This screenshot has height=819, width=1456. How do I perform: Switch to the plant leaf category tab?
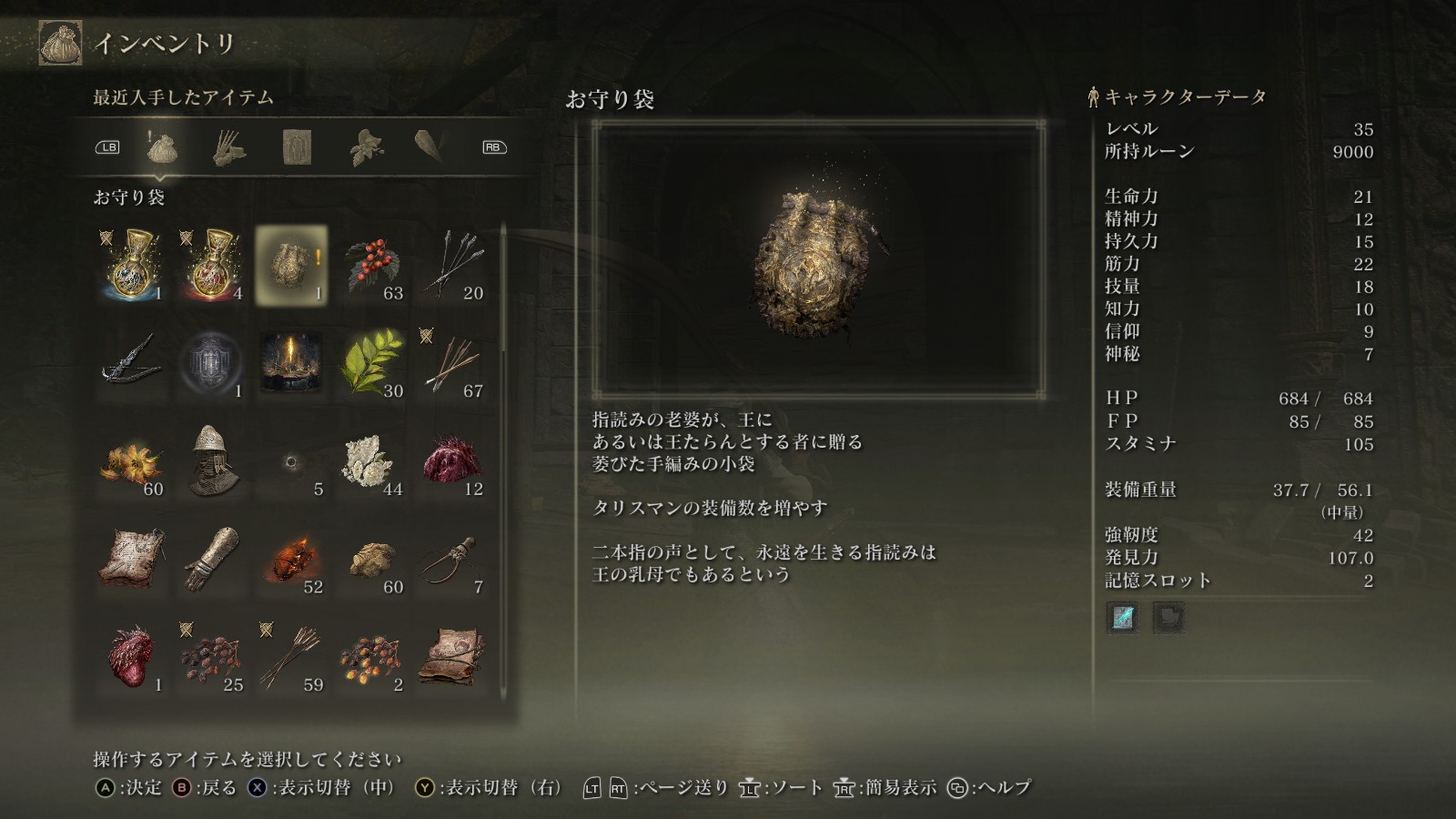[366, 147]
